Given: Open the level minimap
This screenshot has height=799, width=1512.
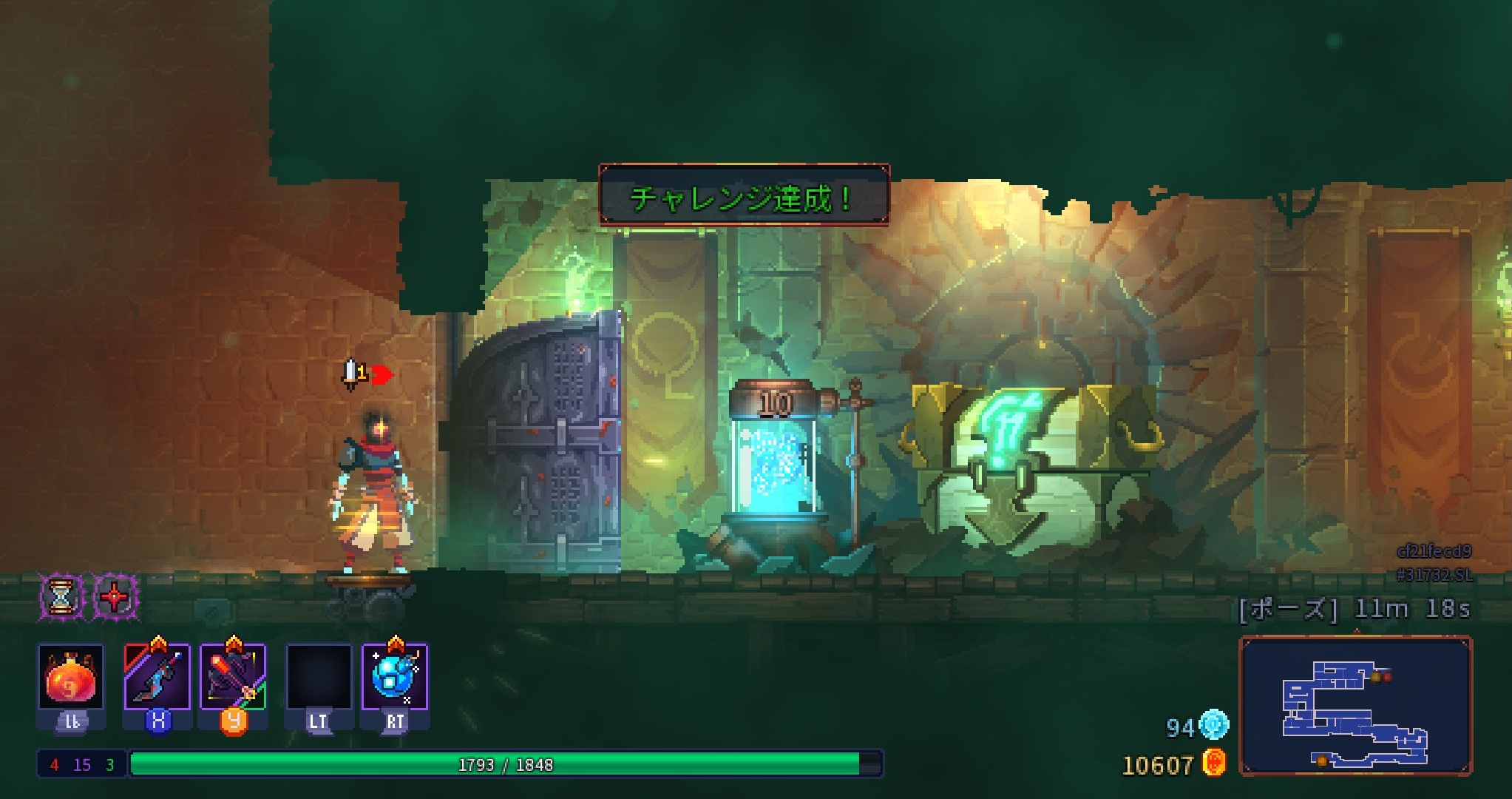Looking at the screenshot, I should tap(1355, 706).
